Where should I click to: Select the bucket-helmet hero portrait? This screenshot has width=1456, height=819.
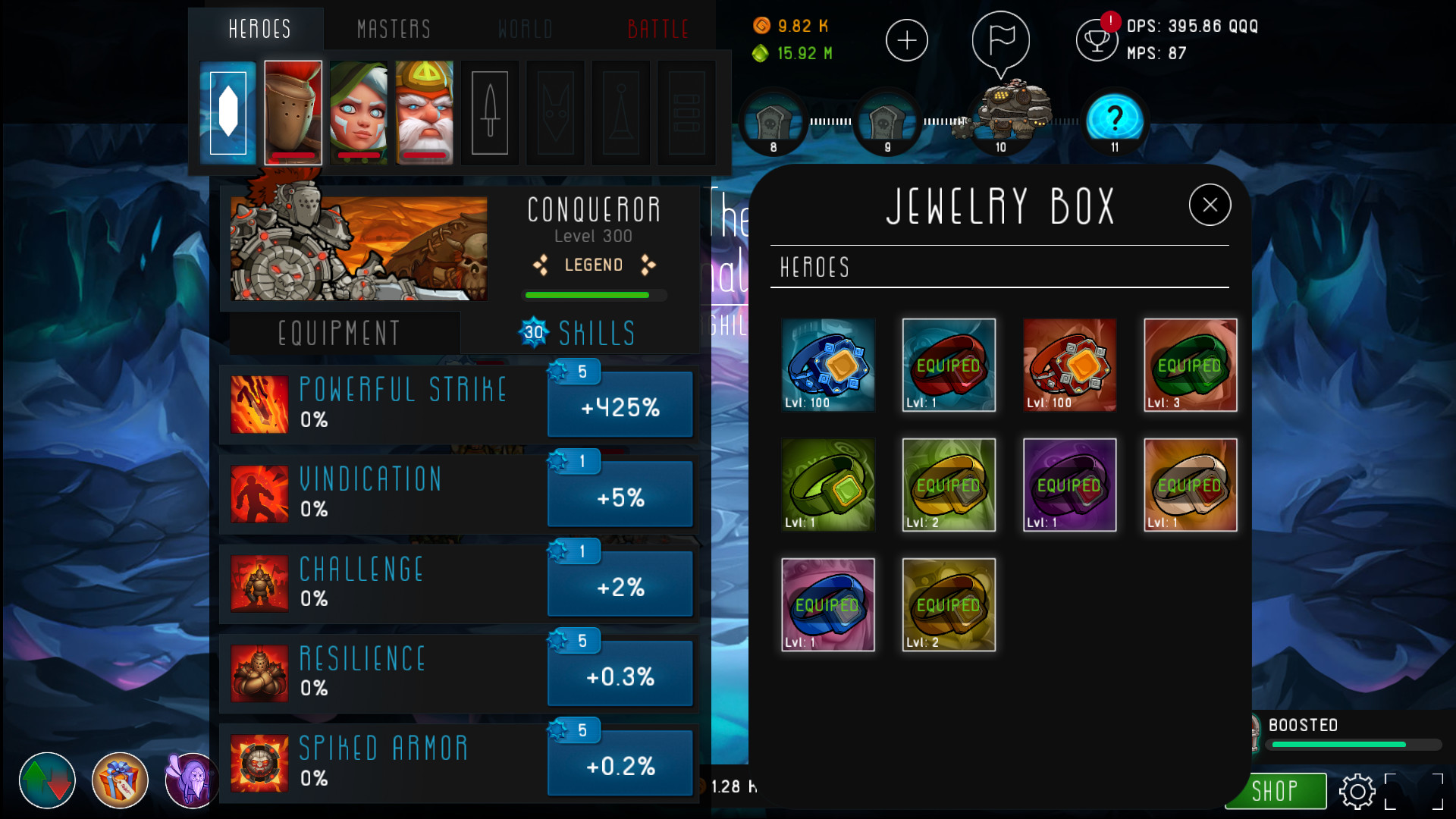(293, 112)
